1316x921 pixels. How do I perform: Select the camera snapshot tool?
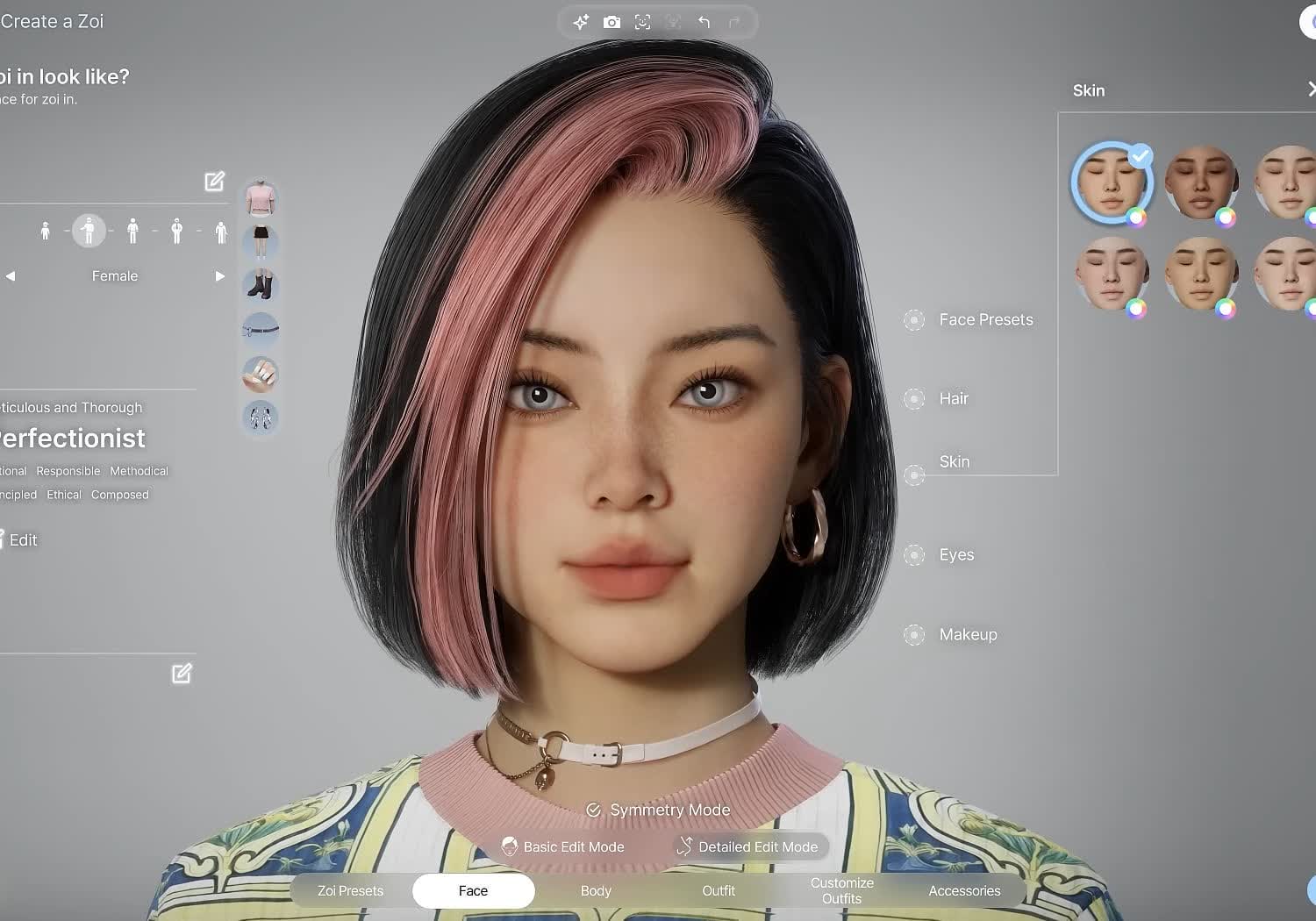point(612,22)
